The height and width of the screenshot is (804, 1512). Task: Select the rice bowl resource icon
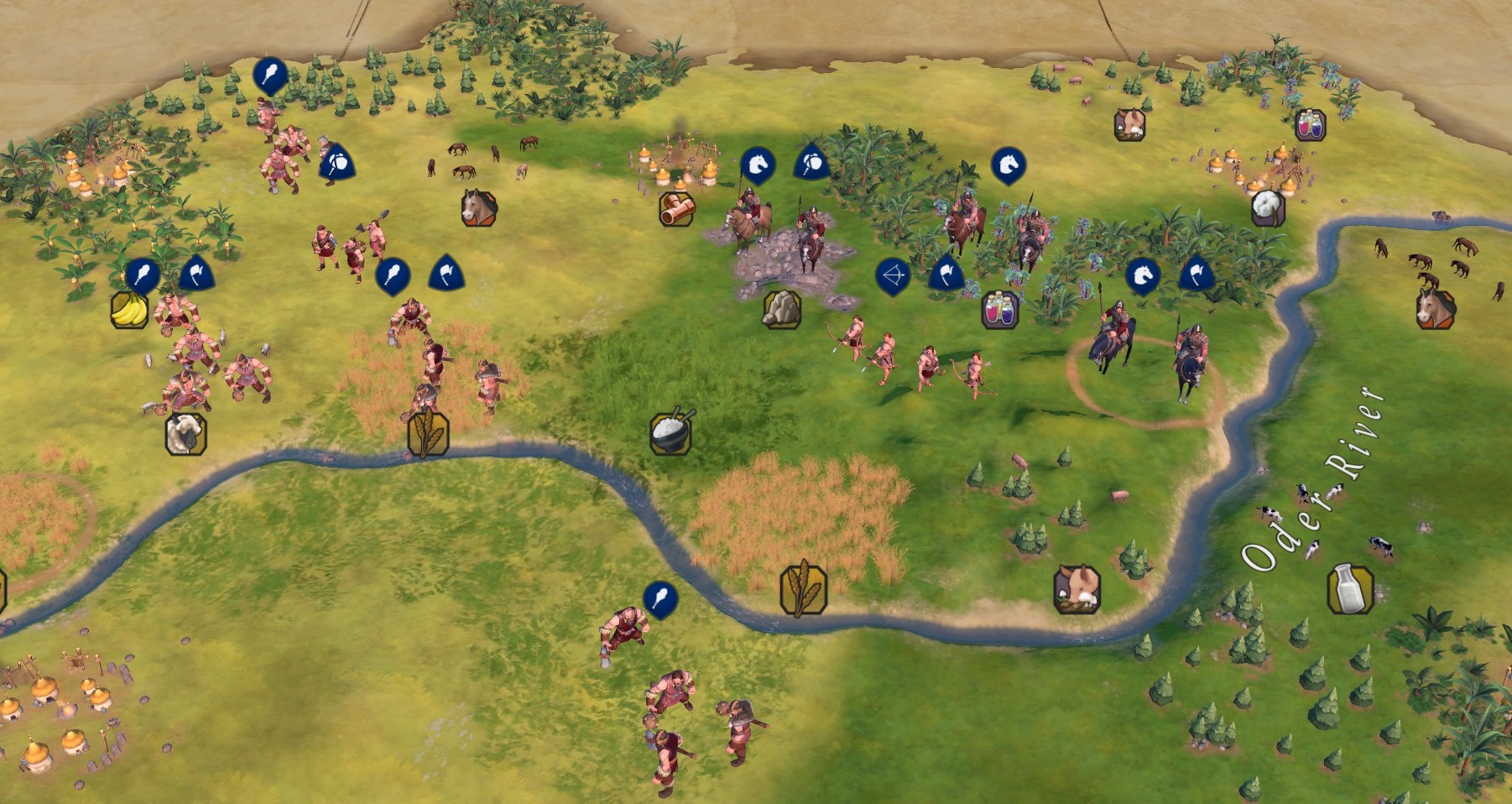click(671, 432)
